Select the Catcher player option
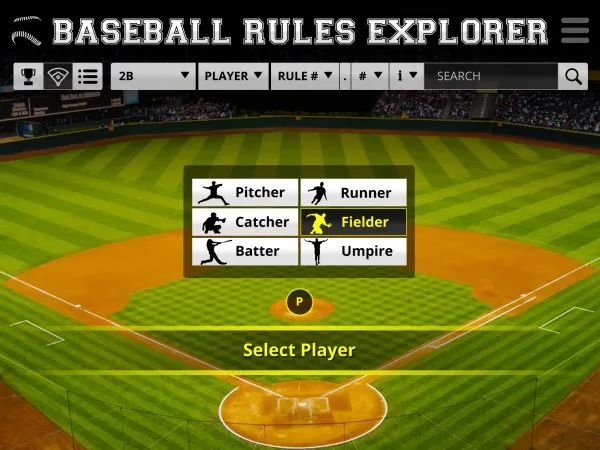The image size is (600, 450). pos(244,222)
